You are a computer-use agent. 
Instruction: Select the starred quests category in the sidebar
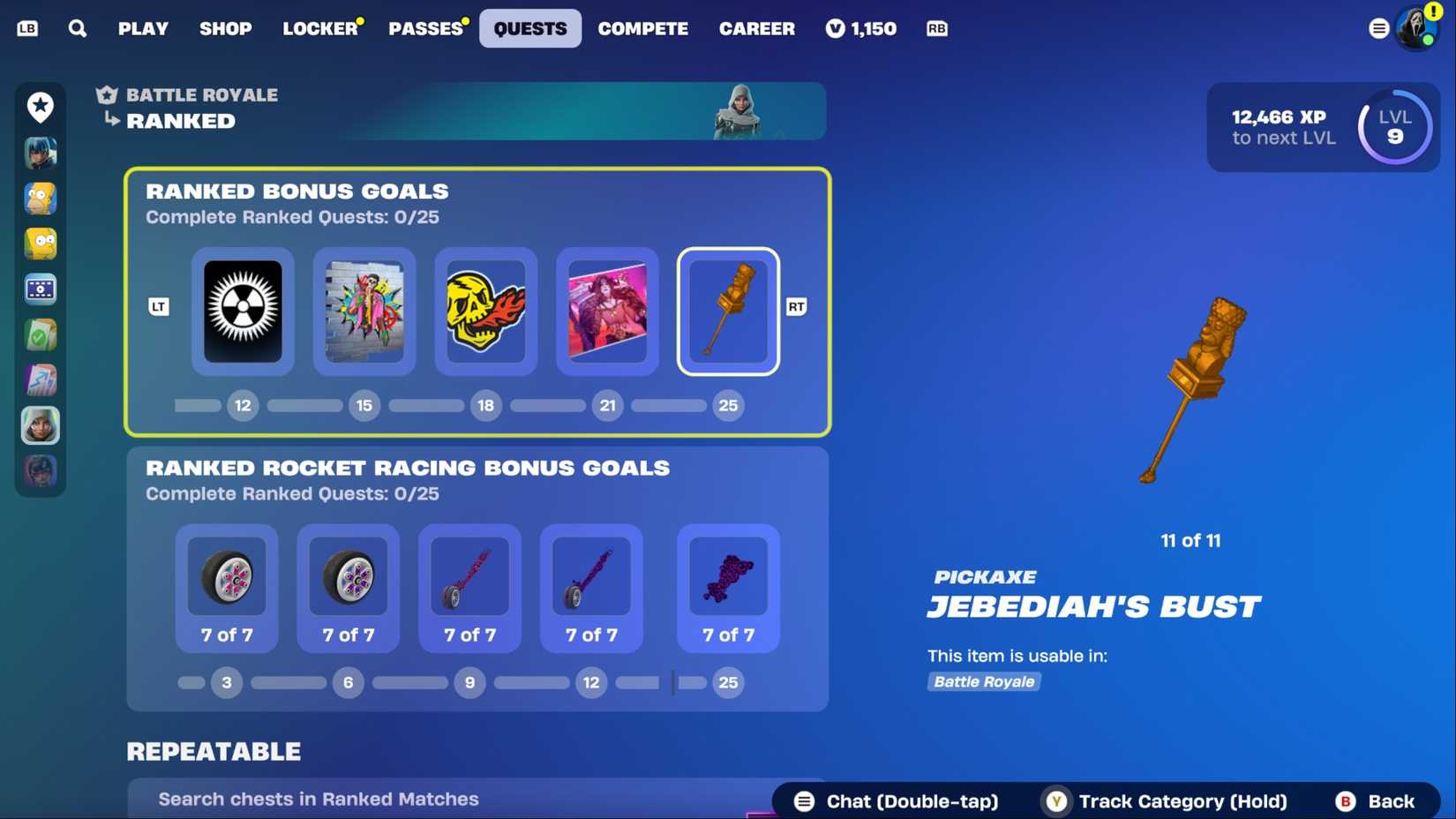tap(39, 107)
